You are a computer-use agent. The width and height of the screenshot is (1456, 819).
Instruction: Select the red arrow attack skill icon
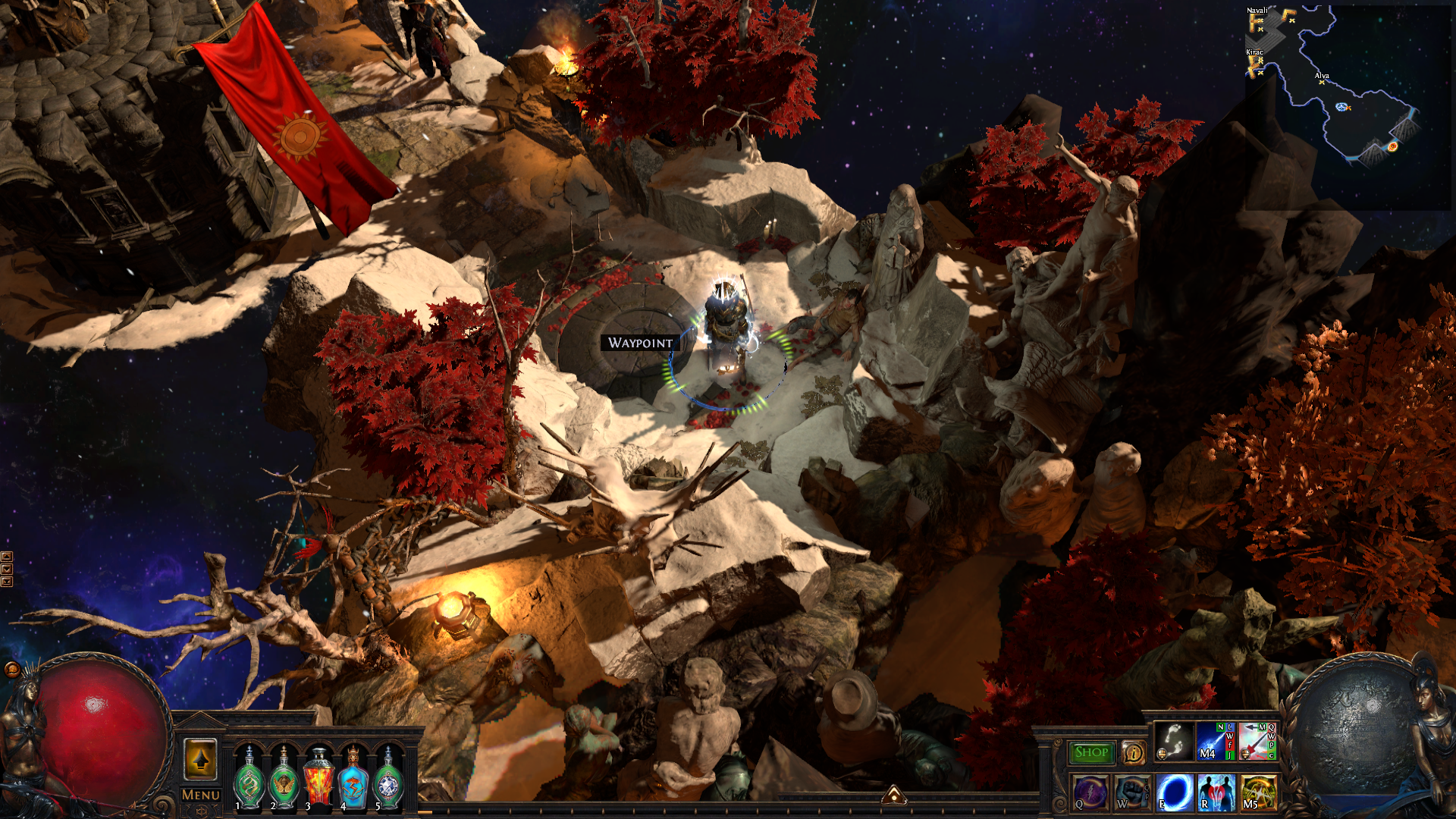(1257, 741)
